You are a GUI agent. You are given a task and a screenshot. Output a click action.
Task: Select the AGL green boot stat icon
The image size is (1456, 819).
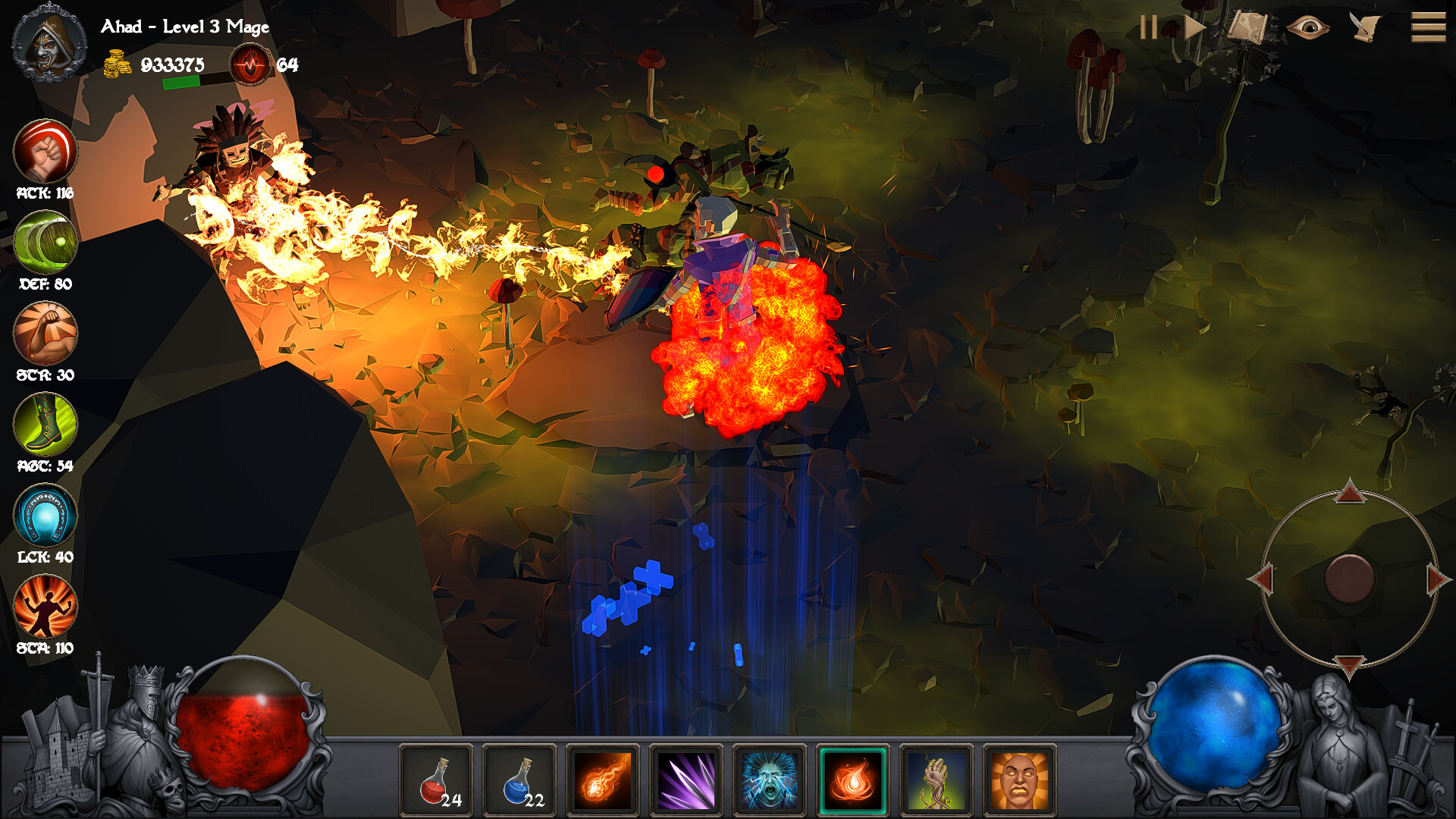coord(45,424)
